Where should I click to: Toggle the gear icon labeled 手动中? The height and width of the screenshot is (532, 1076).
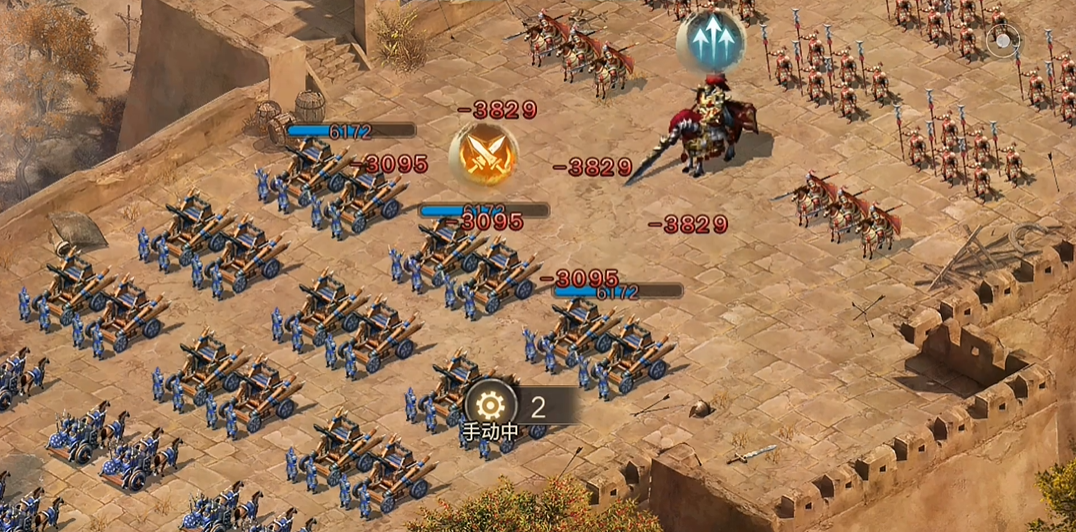[490, 406]
